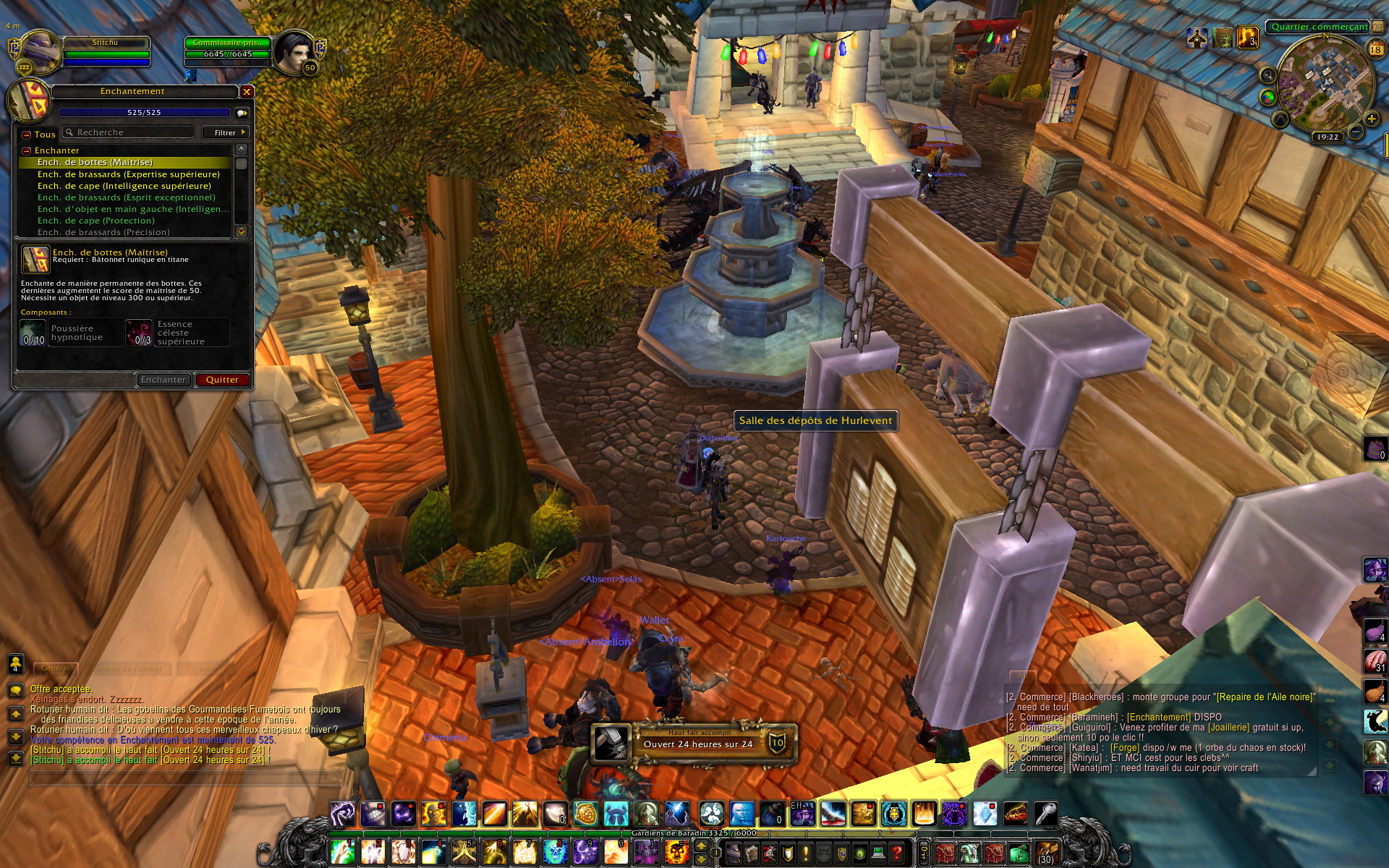Zoom in the minimap with plus button
Viewport: 1389px width, 868px height.
tap(1371, 119)
